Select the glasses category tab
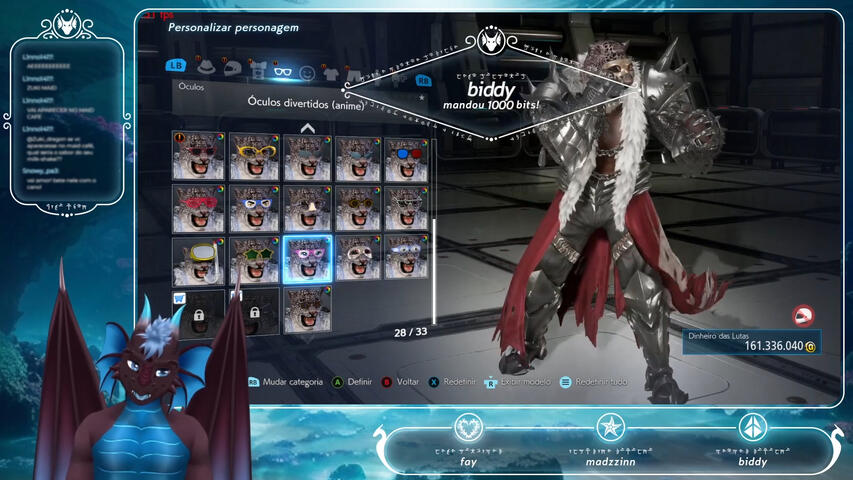The height and width of the screenshot is (480, 853). (283, 70)
